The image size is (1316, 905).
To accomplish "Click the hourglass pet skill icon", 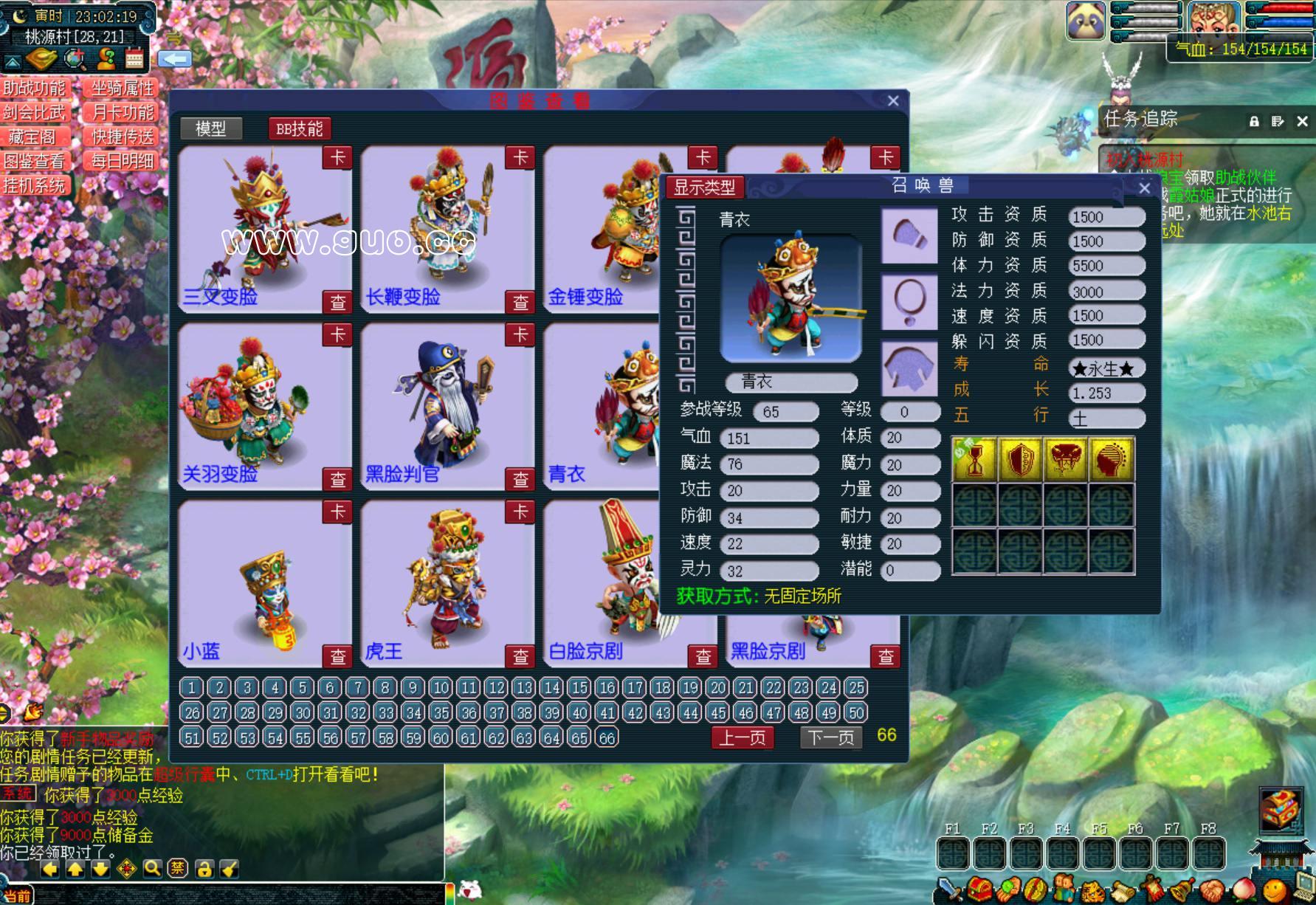I will [974, 459].
